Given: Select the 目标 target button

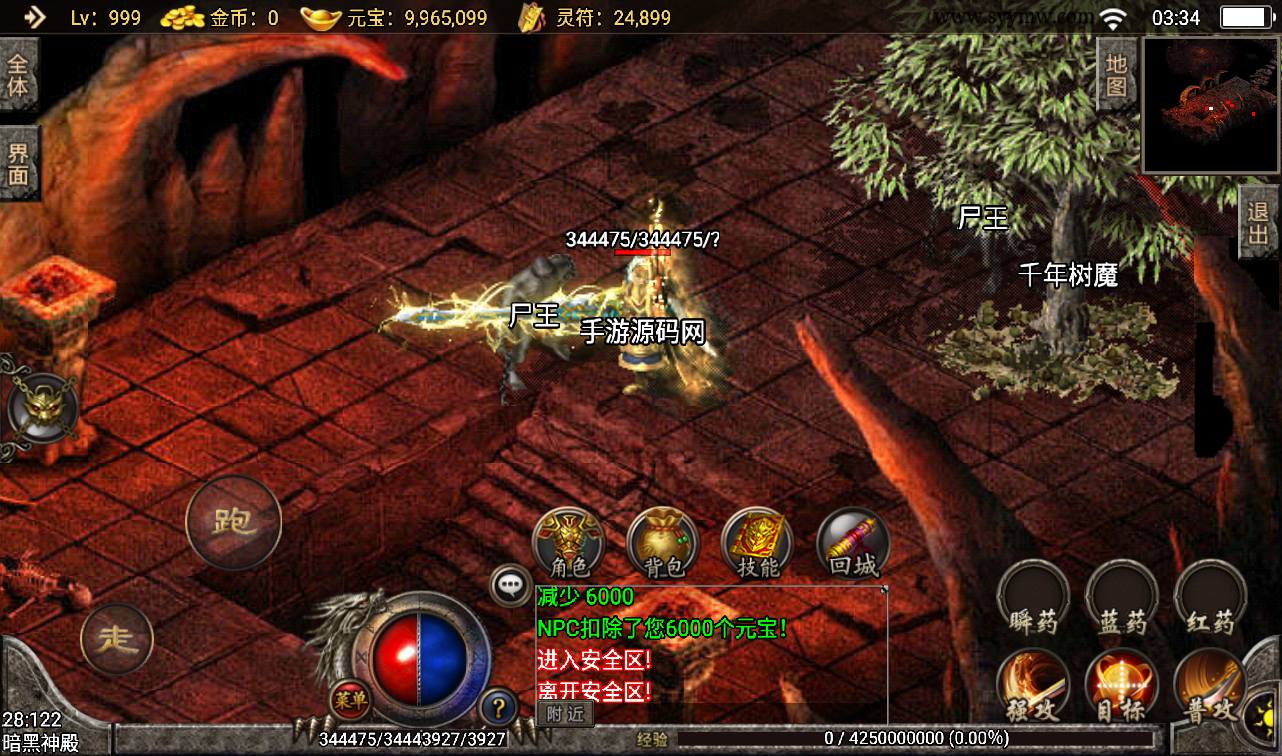Looking at the screenshot, I should pyautogui.click(x=1122, y=687).
